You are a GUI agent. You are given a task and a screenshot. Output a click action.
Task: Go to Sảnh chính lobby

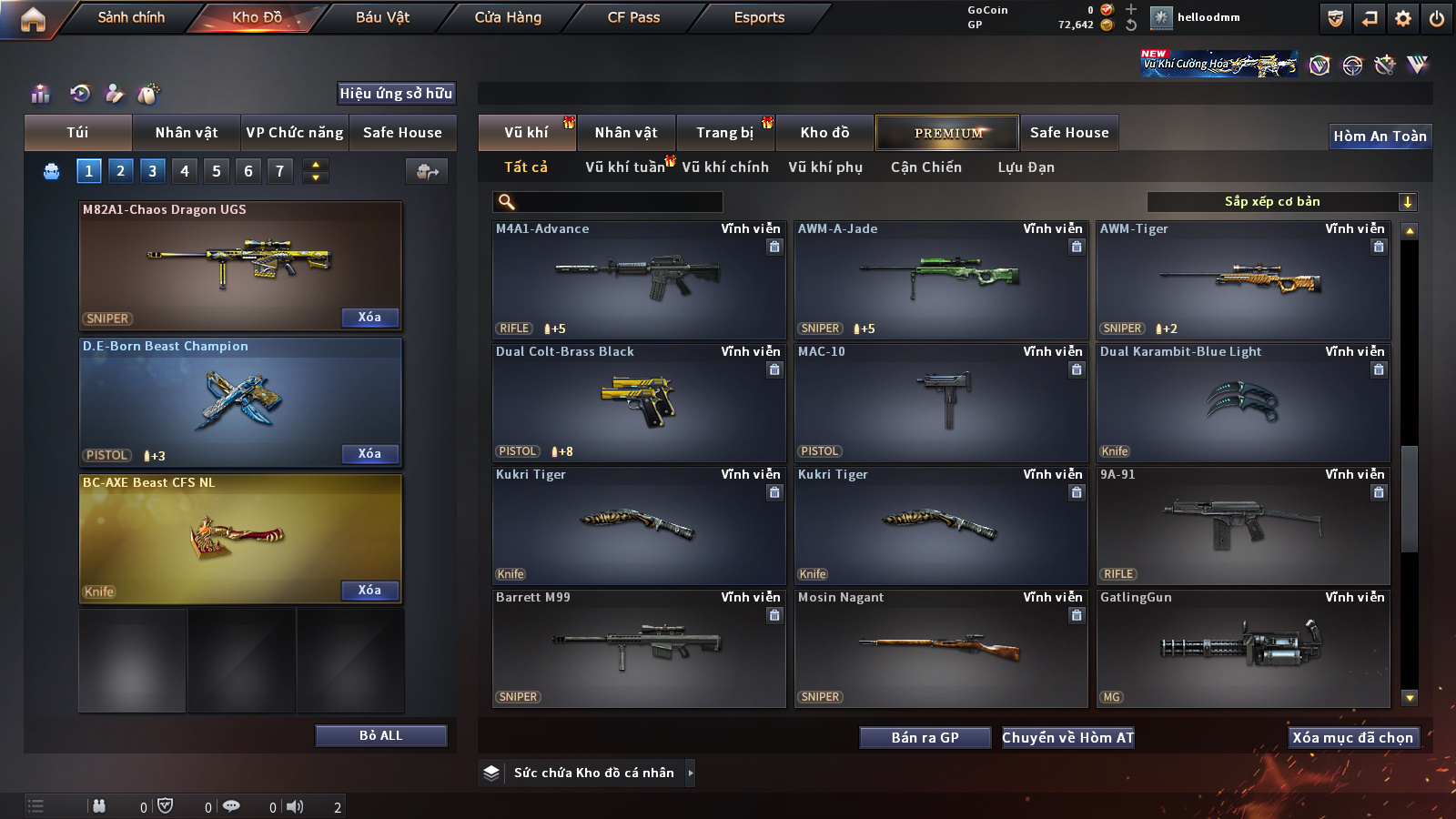coord(131,17)
